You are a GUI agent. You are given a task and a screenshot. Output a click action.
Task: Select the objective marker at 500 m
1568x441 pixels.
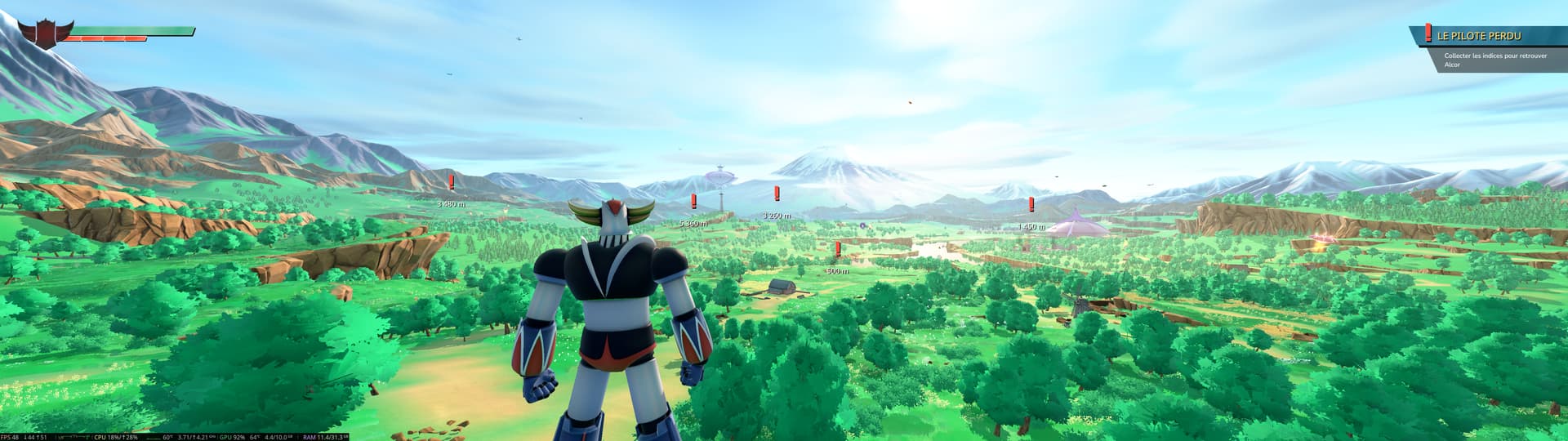(x=838, y=250)
